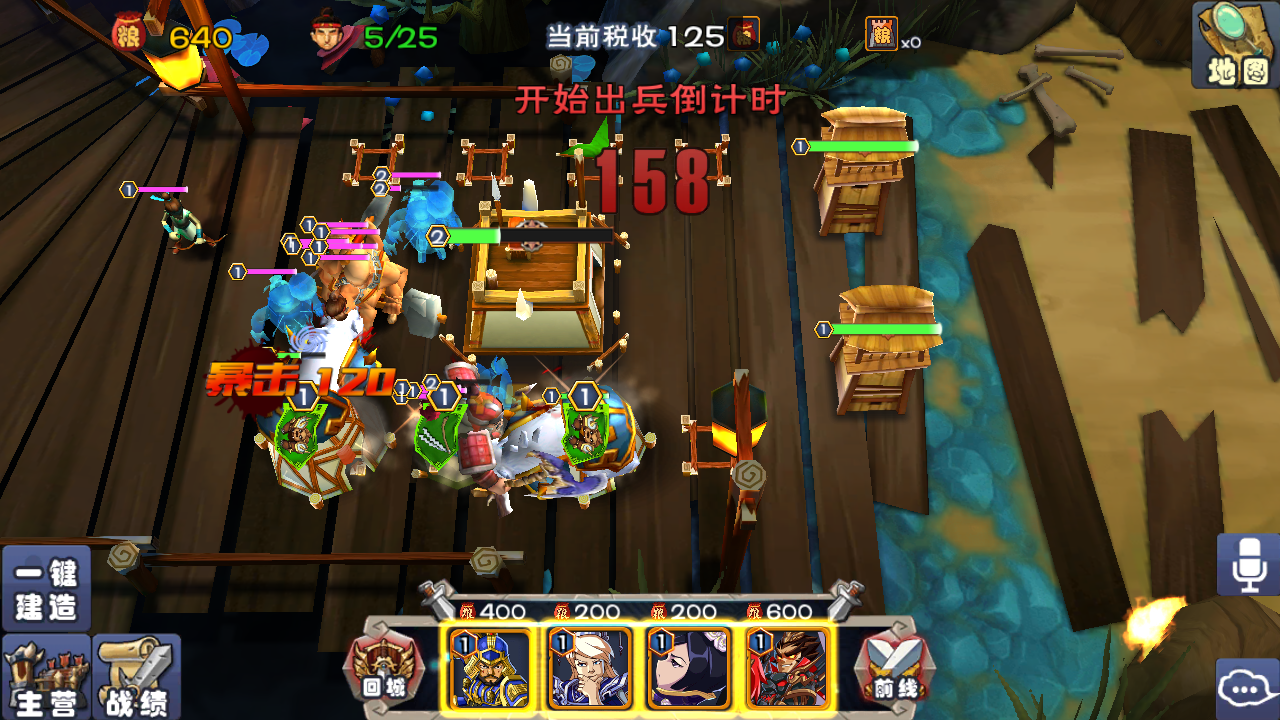The image size is (1280, 720).
Task: Select the 600-cost red general card
Action: (x=787, y=668)
